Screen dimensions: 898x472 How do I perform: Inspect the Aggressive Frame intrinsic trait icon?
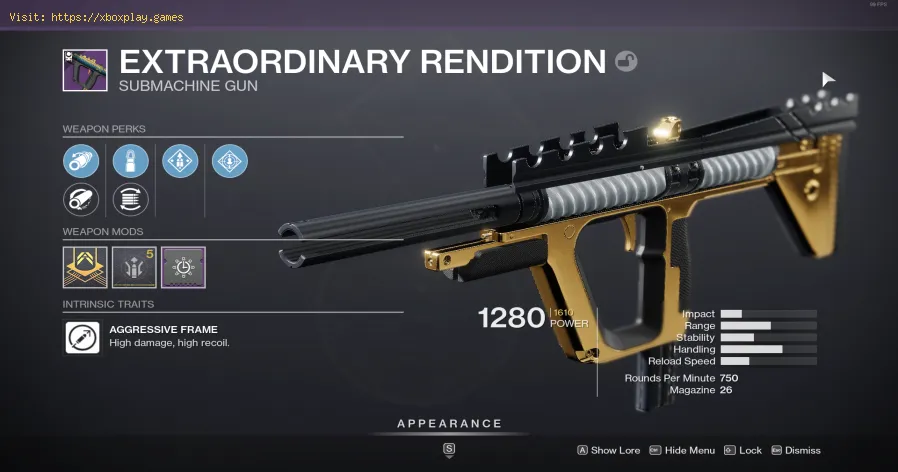(x=82, y=337)
